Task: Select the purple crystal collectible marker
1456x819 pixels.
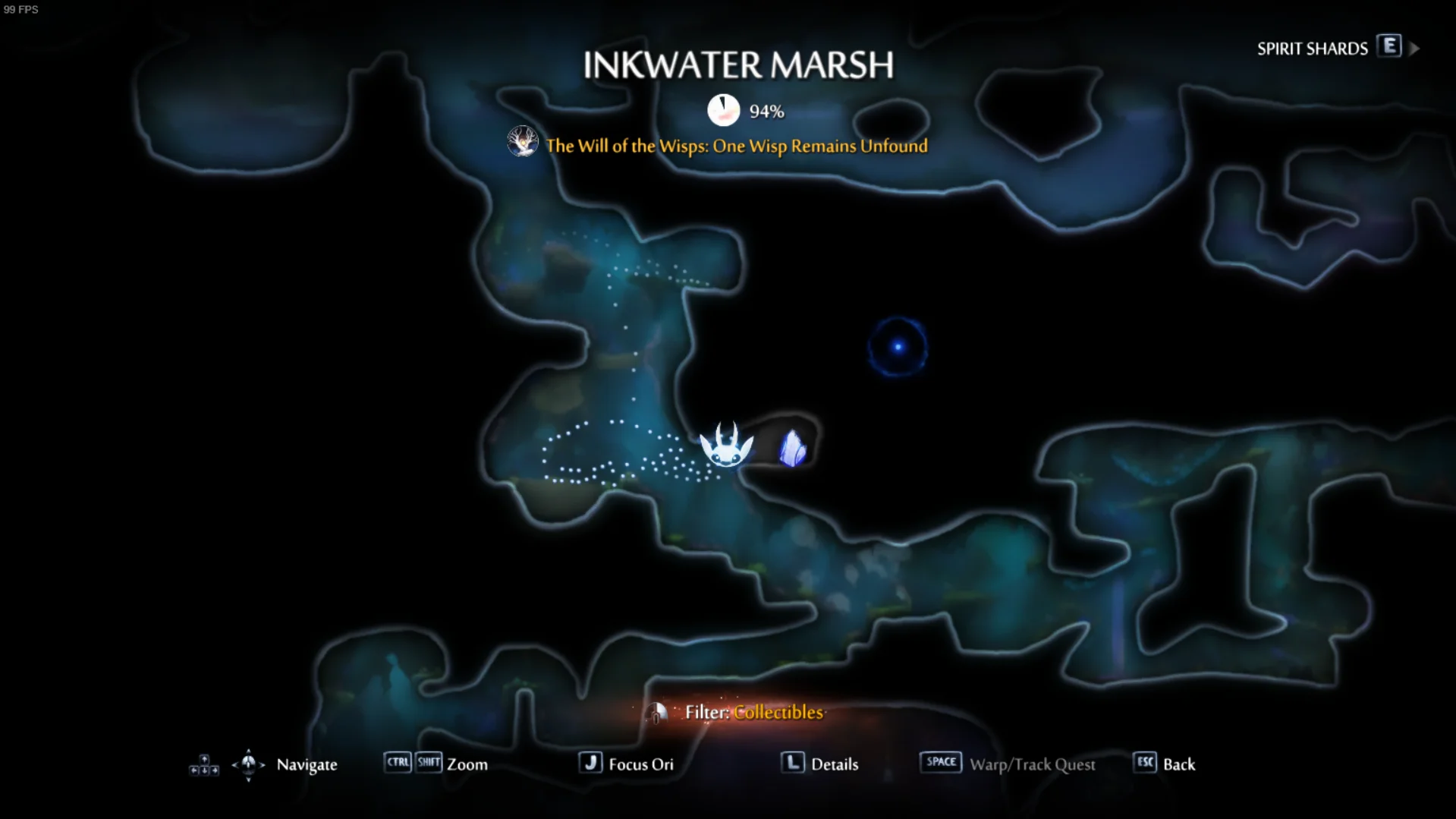Action: (x=792, y=448)
